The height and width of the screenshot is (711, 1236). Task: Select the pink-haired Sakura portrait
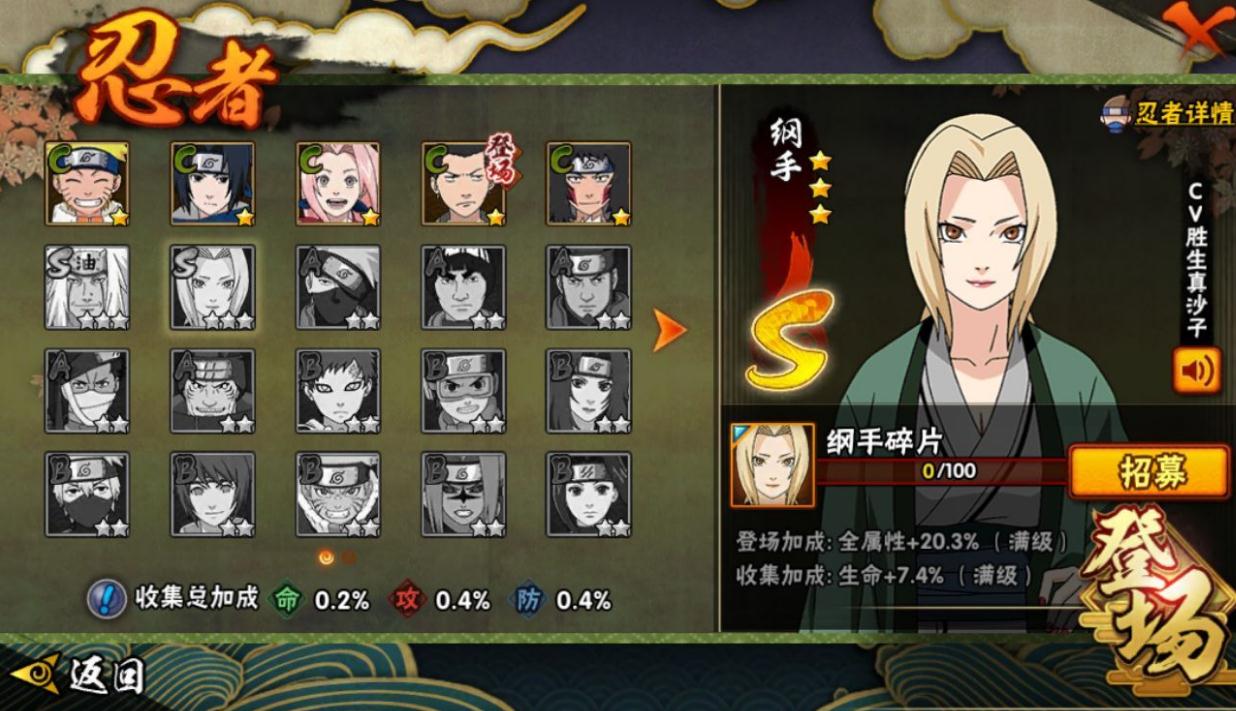coord(338,183)
